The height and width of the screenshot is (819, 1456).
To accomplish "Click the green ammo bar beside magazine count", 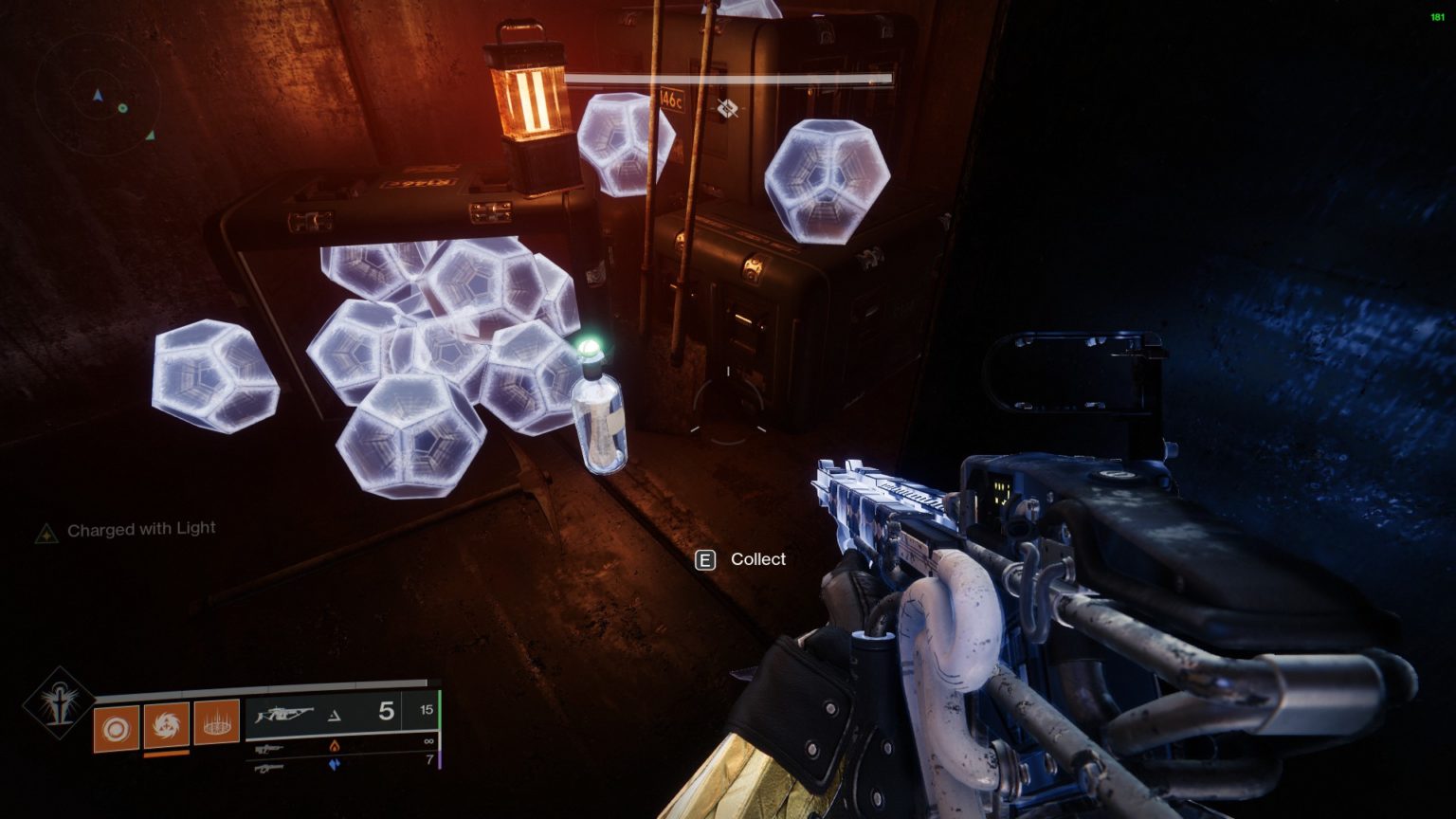I will [x=439, y=711].
